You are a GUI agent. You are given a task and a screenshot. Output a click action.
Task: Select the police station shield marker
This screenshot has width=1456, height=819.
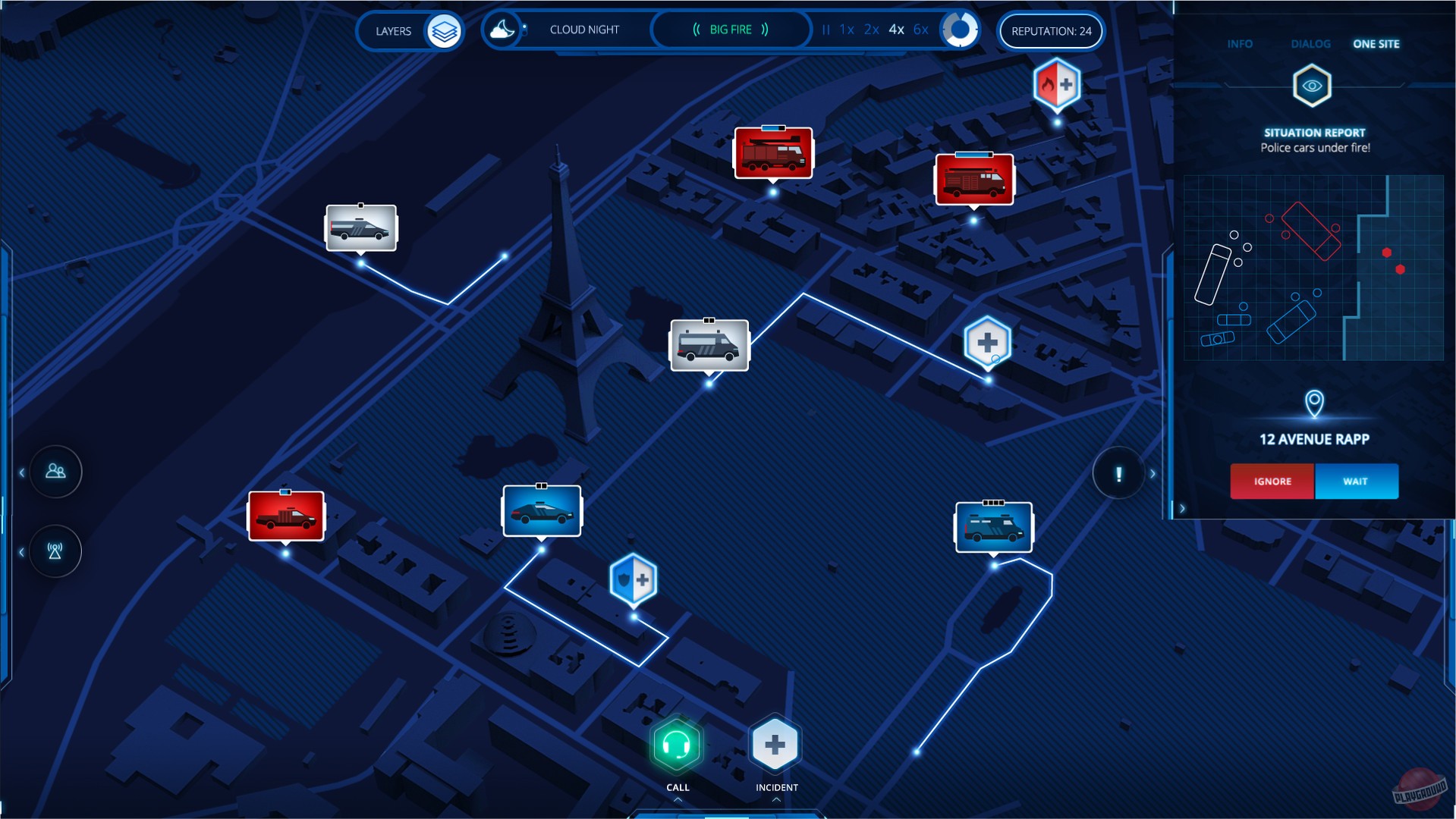(x=634, y=580)
